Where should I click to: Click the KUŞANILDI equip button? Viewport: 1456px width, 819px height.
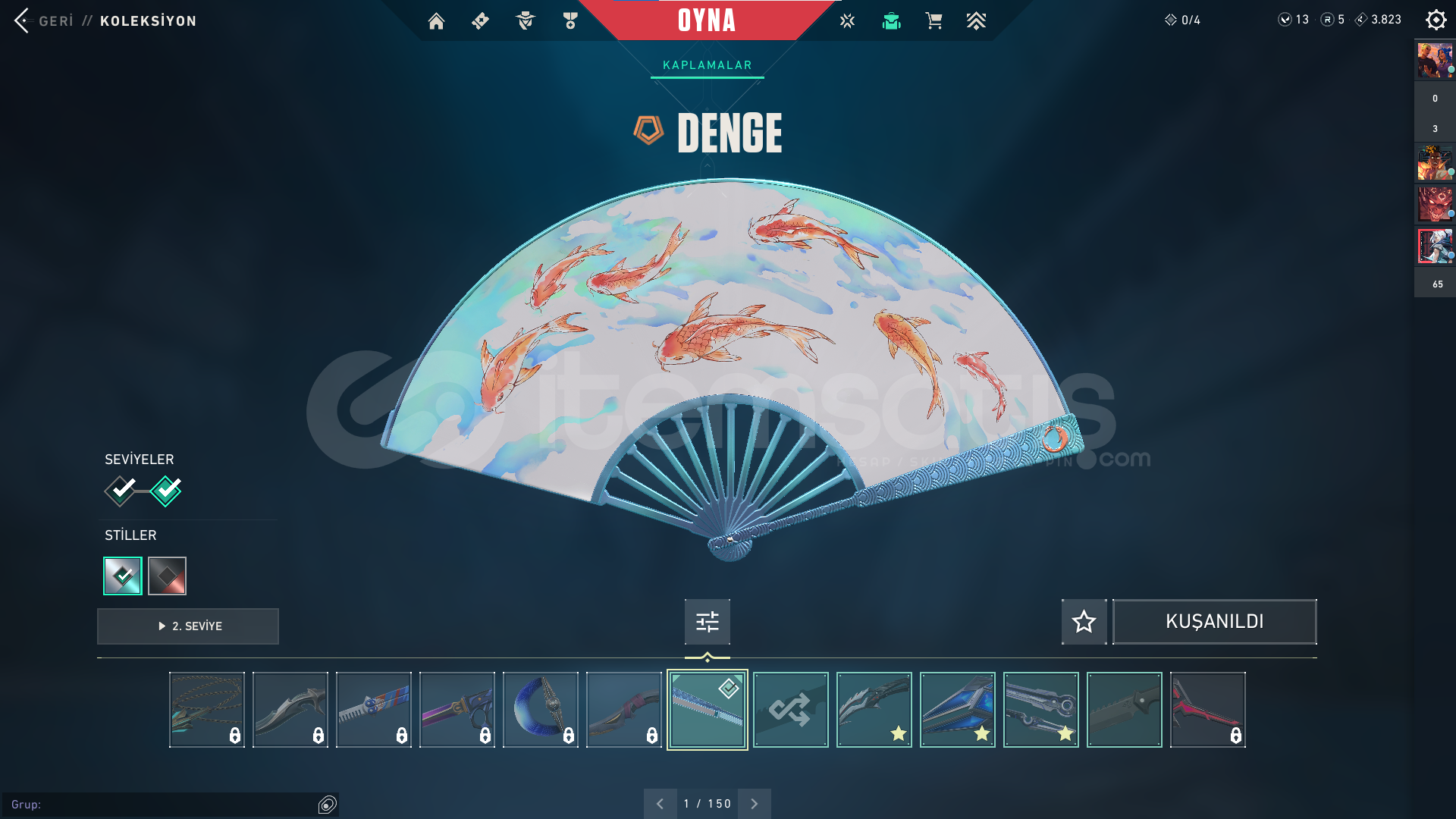[1214, 622]
